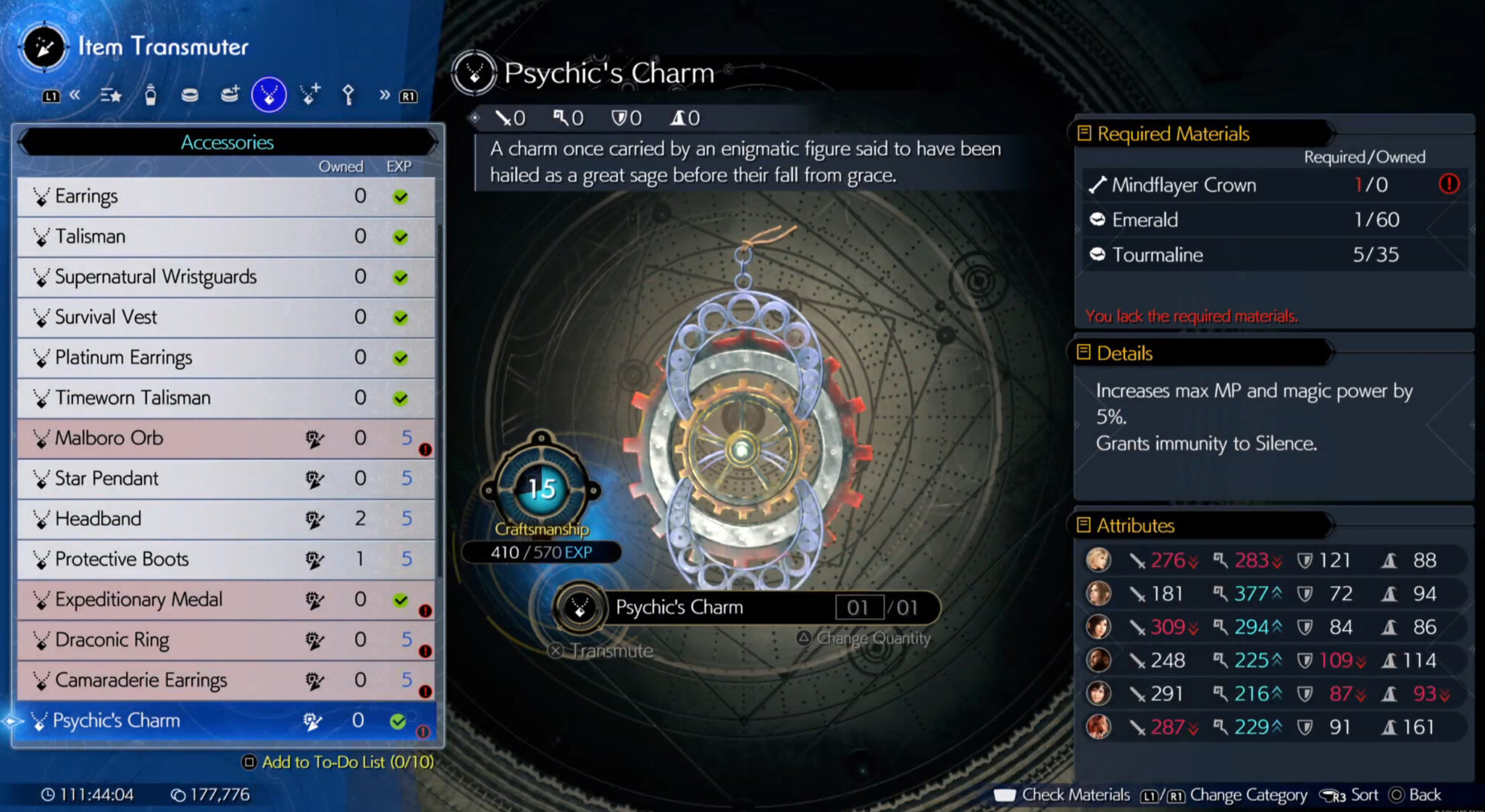Add Psychic's Charm to the To-Do List
The height and width of the screenshot is (812, 1485).
click(x=339, y=762)
